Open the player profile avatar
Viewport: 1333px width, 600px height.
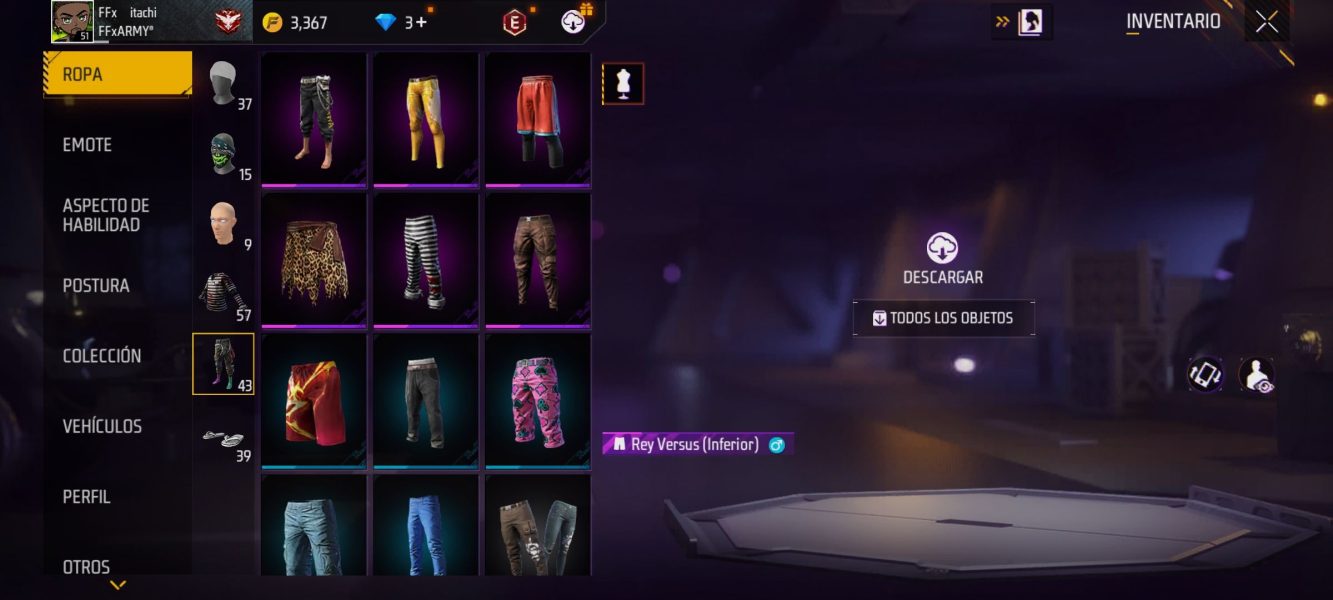(x=72, y=22)
